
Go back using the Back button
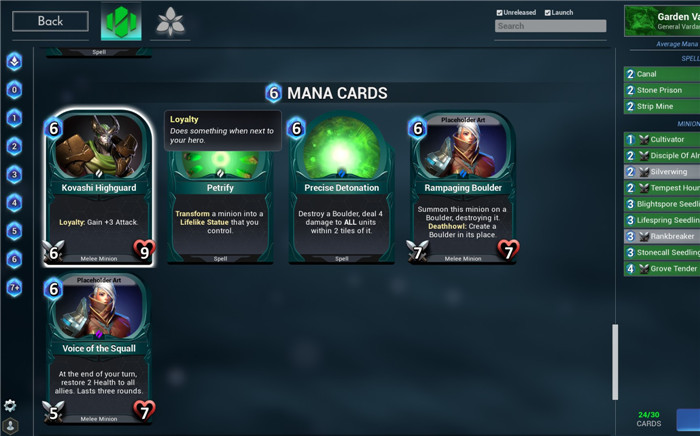coord(50,21)
